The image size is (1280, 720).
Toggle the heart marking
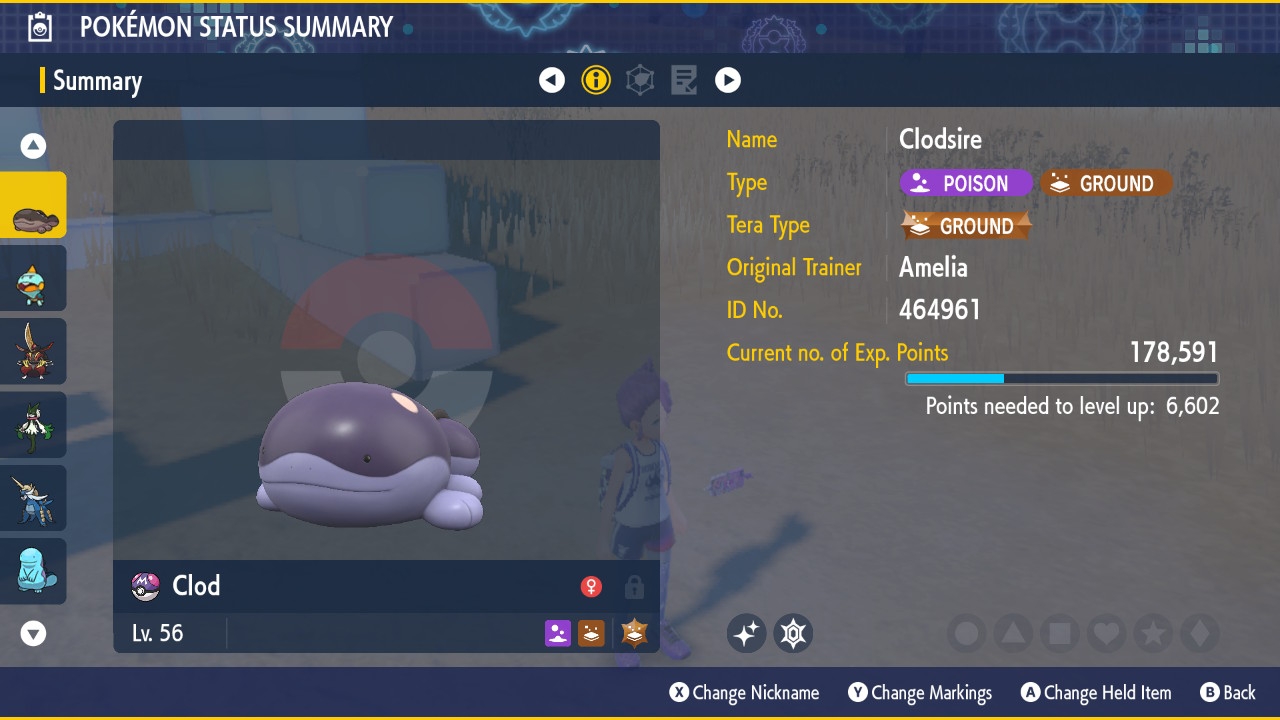1106,633
